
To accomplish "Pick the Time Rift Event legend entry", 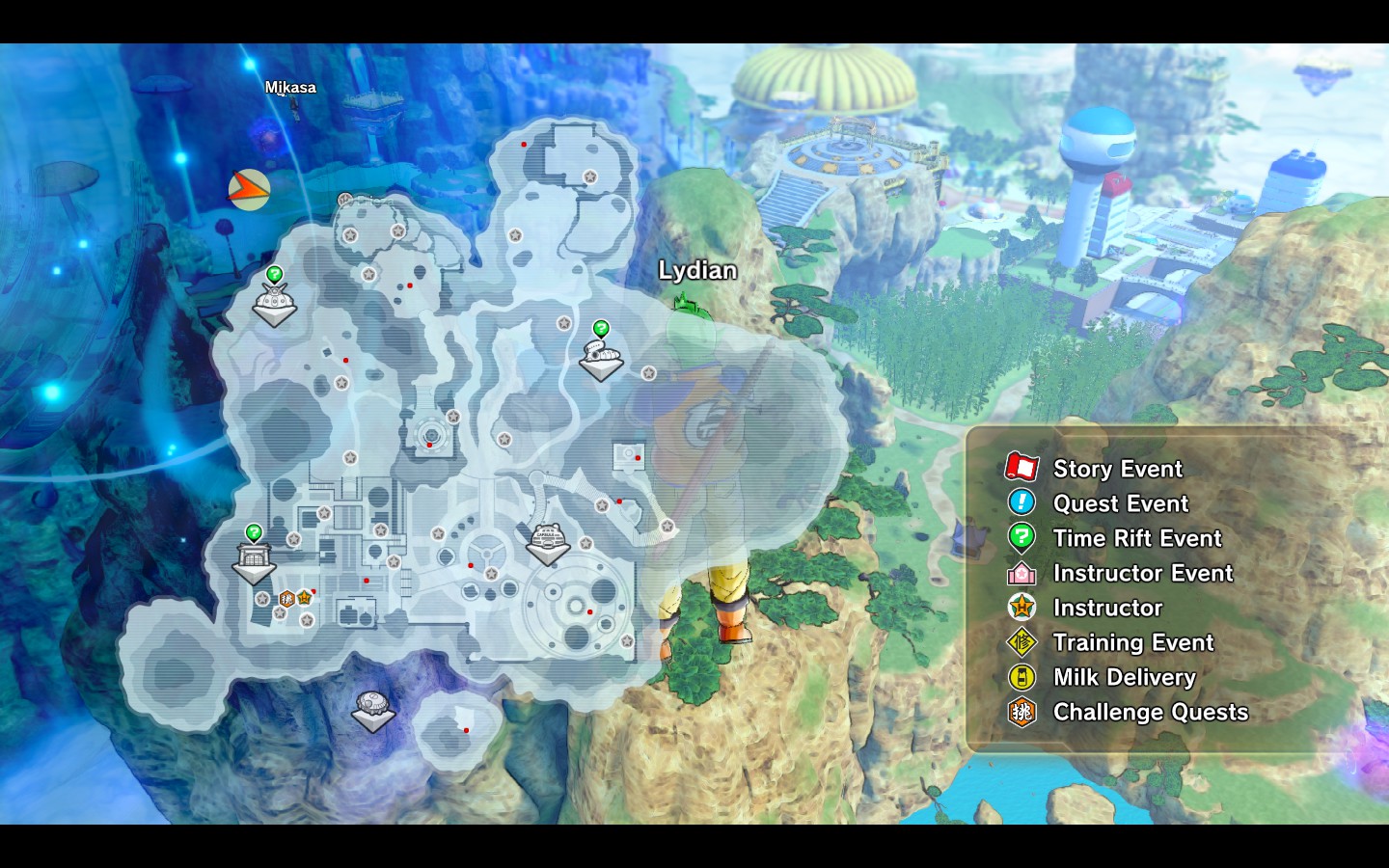I will click(1136, 538).
